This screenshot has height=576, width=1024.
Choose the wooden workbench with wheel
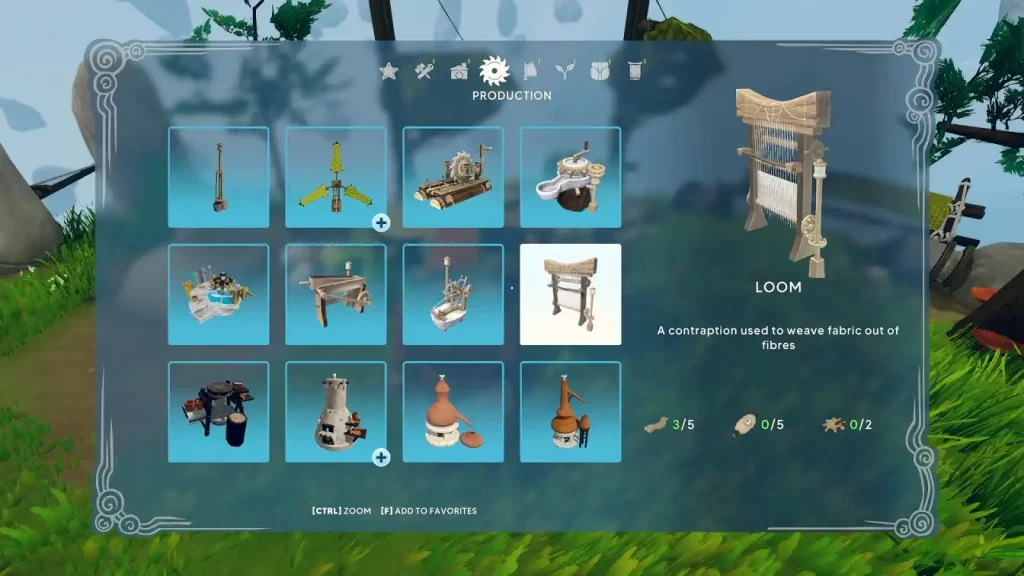pyautogui.click(x=336, y=294)
